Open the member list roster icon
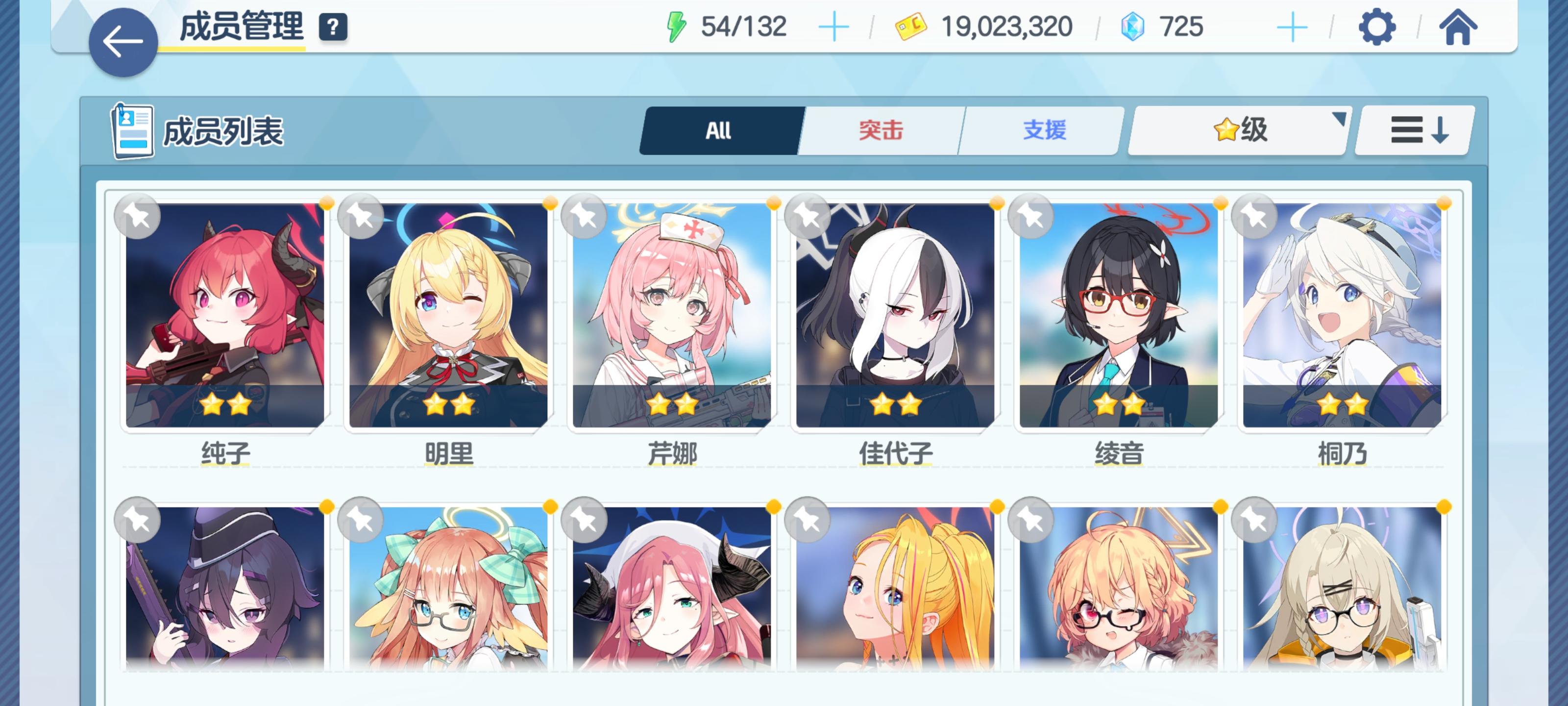The width and height of the screenshot is (1568, 706). [x=132, y=131]
